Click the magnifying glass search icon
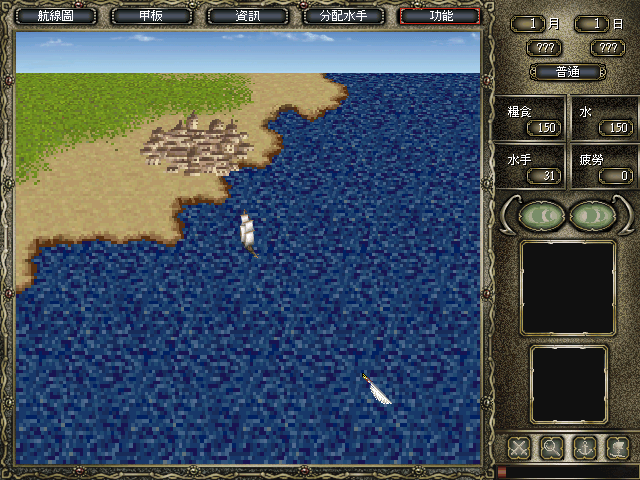 [x=551, y=448]
